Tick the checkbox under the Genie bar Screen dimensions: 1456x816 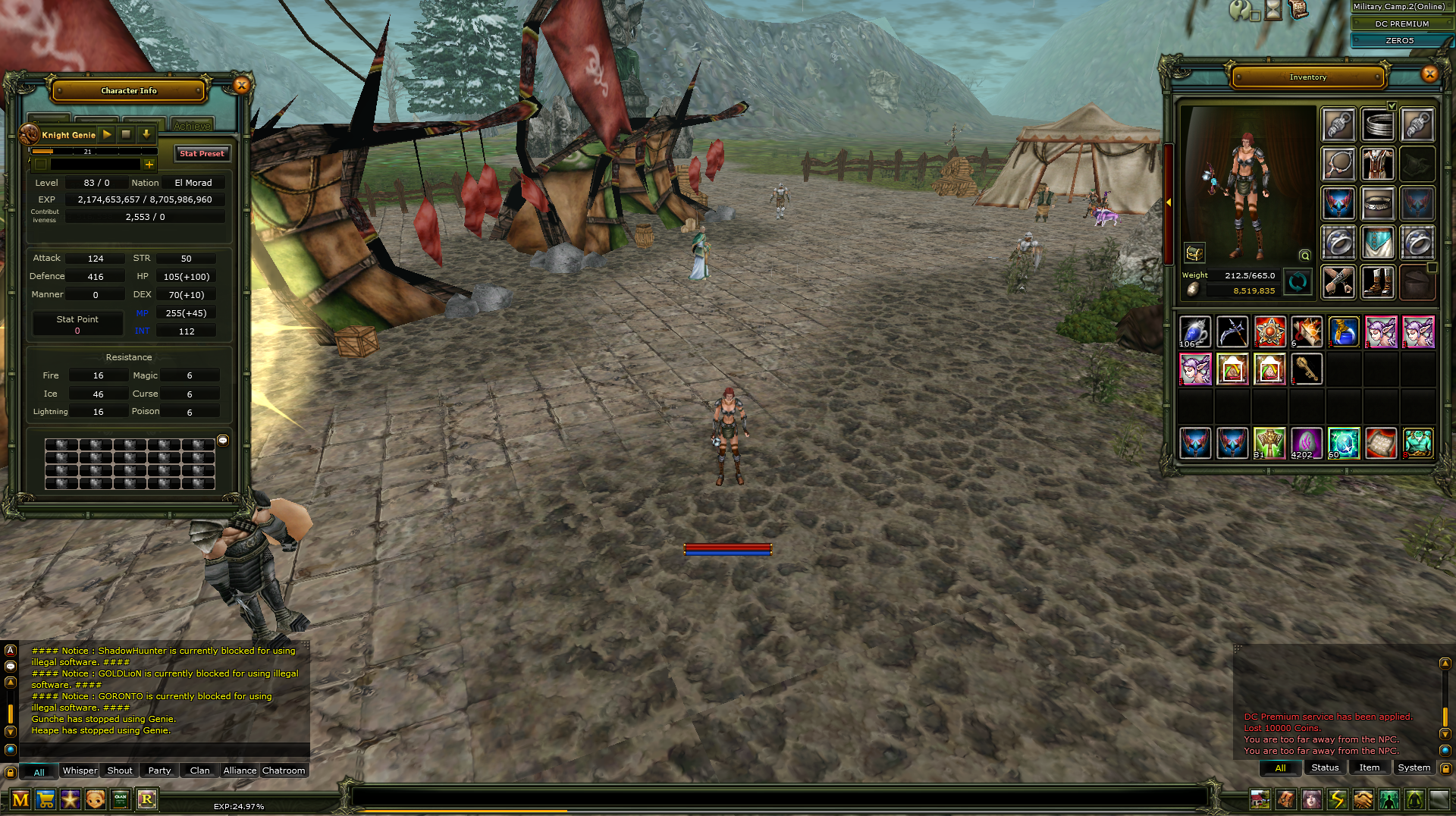[x=42, y=165]
